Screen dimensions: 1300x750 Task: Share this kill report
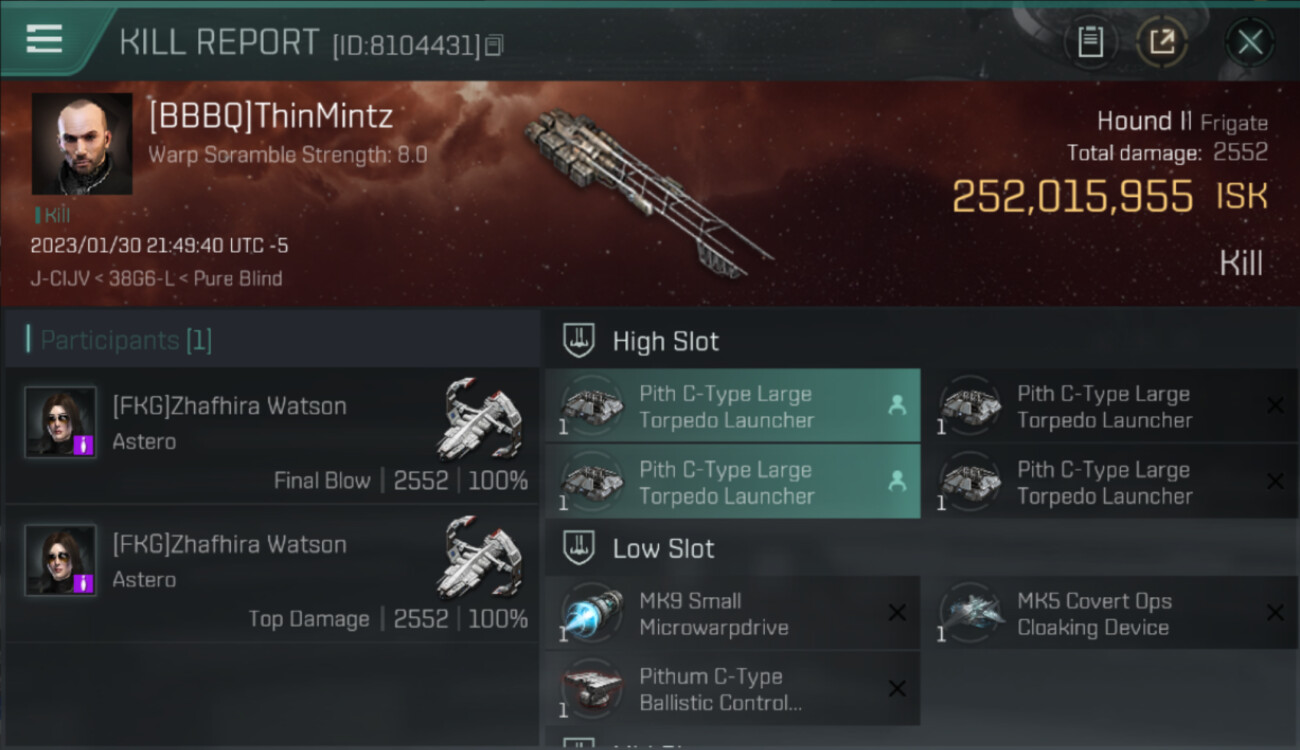[x=1162, y=42]
